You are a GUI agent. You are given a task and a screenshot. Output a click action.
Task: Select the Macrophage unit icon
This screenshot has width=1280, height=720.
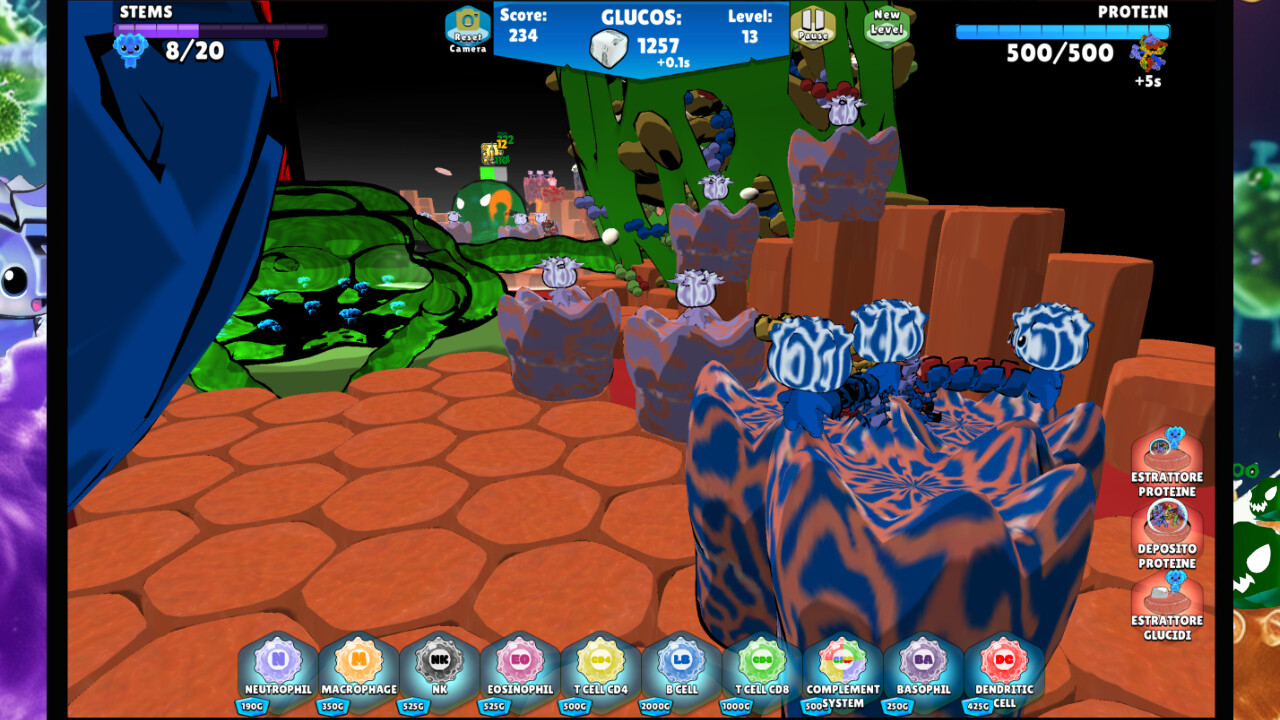(x=358, y=665)
